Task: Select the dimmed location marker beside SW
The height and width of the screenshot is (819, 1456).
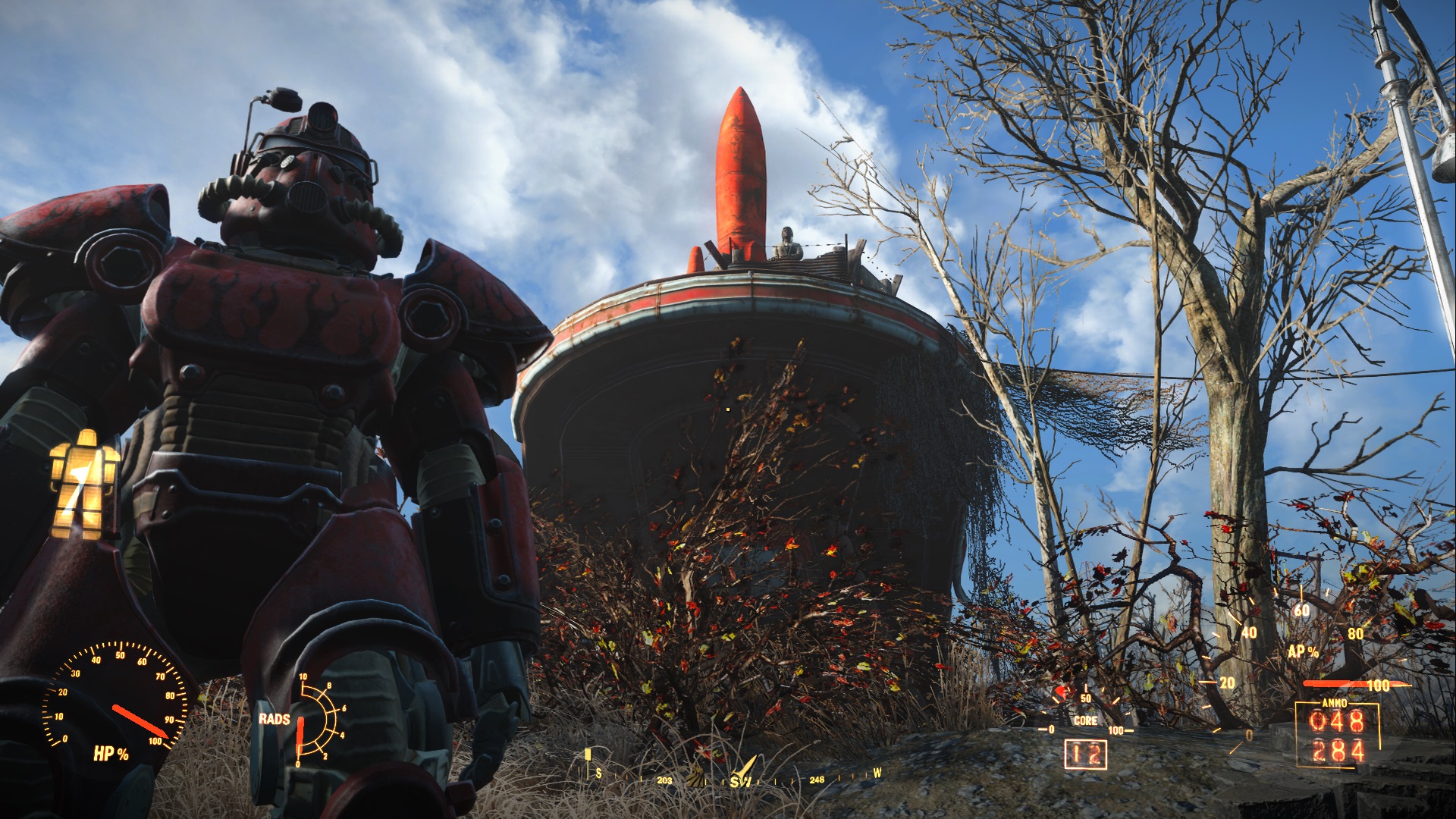Action: [x=695, y=777]
